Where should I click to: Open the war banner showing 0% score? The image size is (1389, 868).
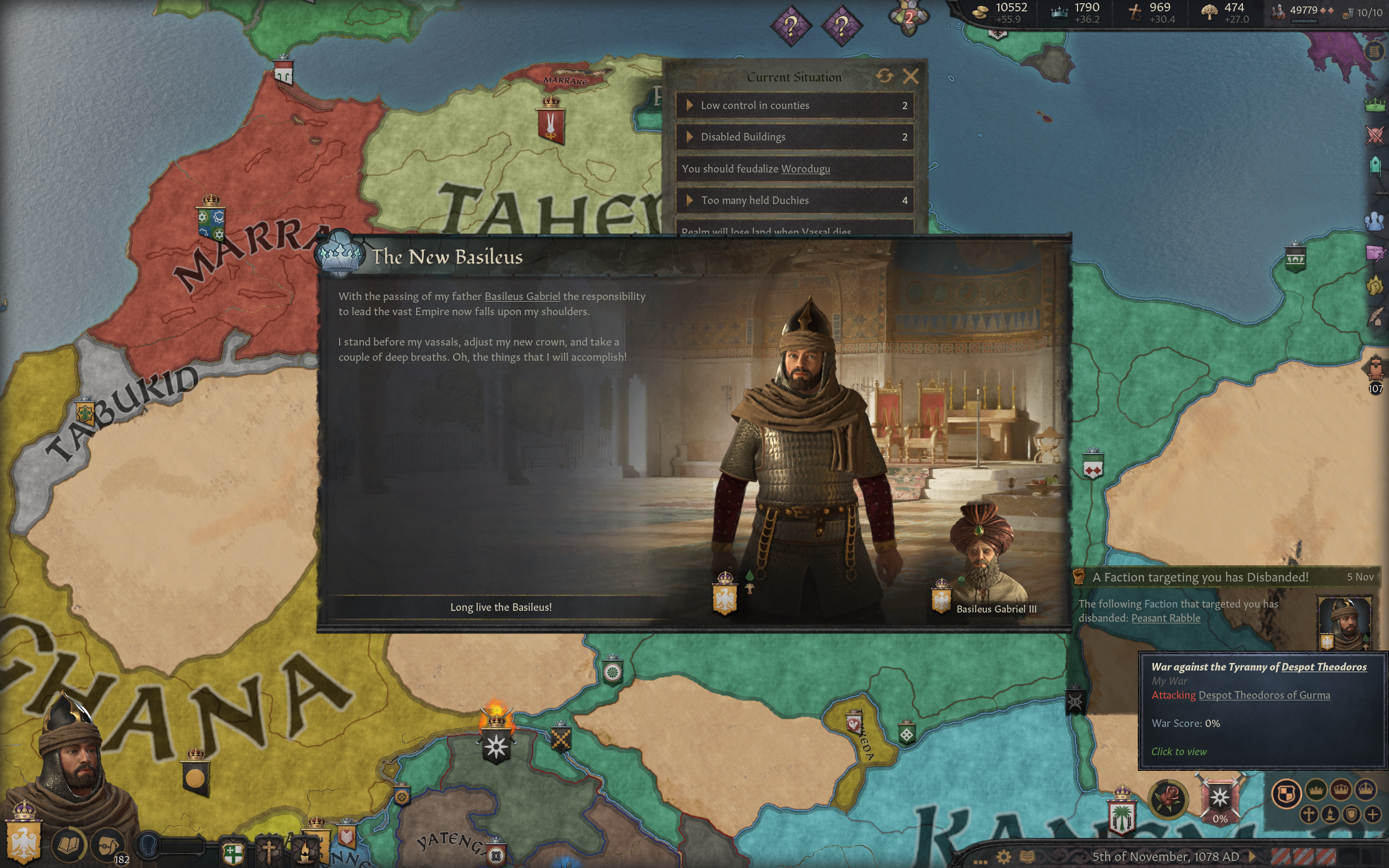(1220, 799)
